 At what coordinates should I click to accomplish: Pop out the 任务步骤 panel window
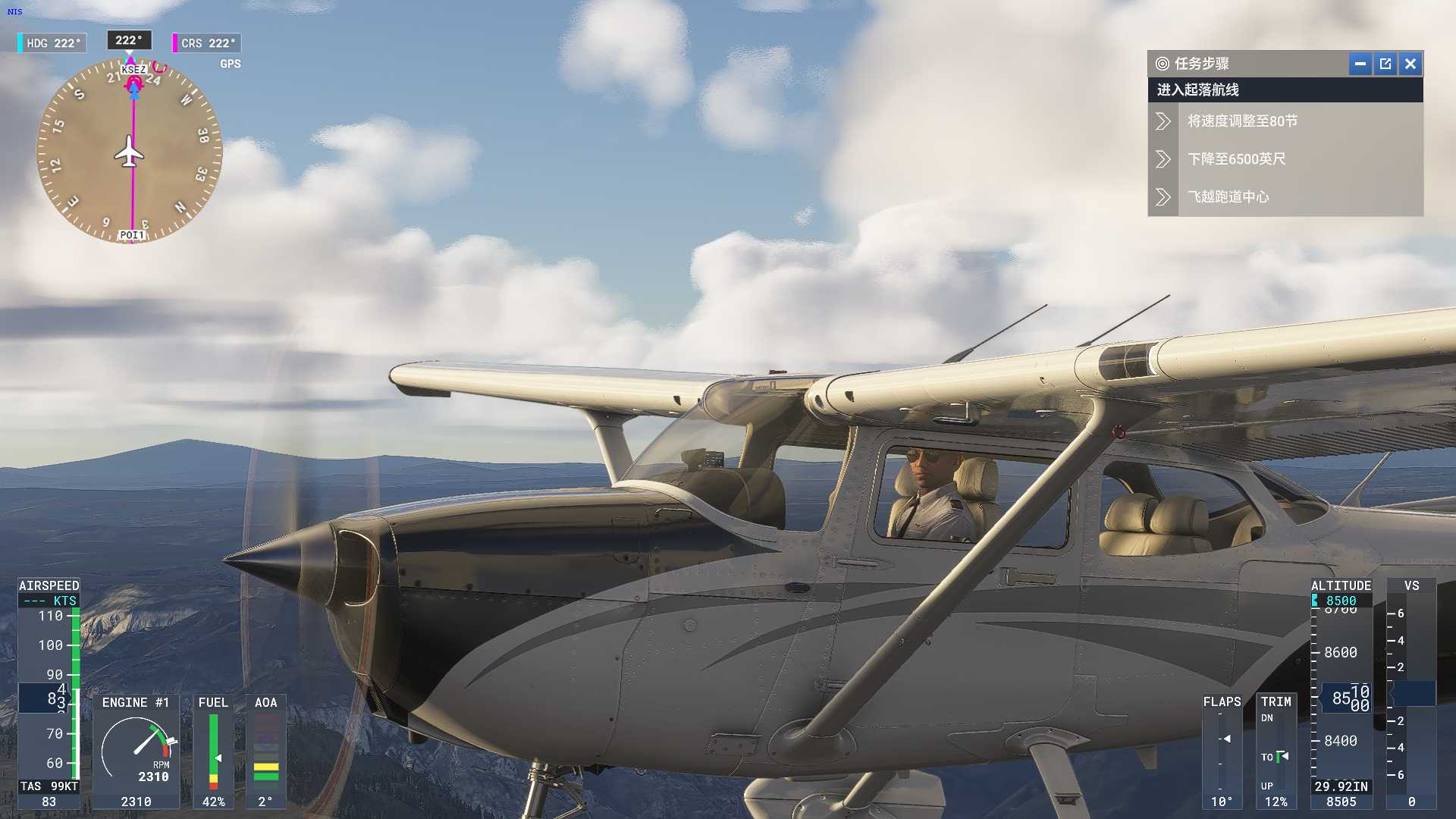(1385, 64)
